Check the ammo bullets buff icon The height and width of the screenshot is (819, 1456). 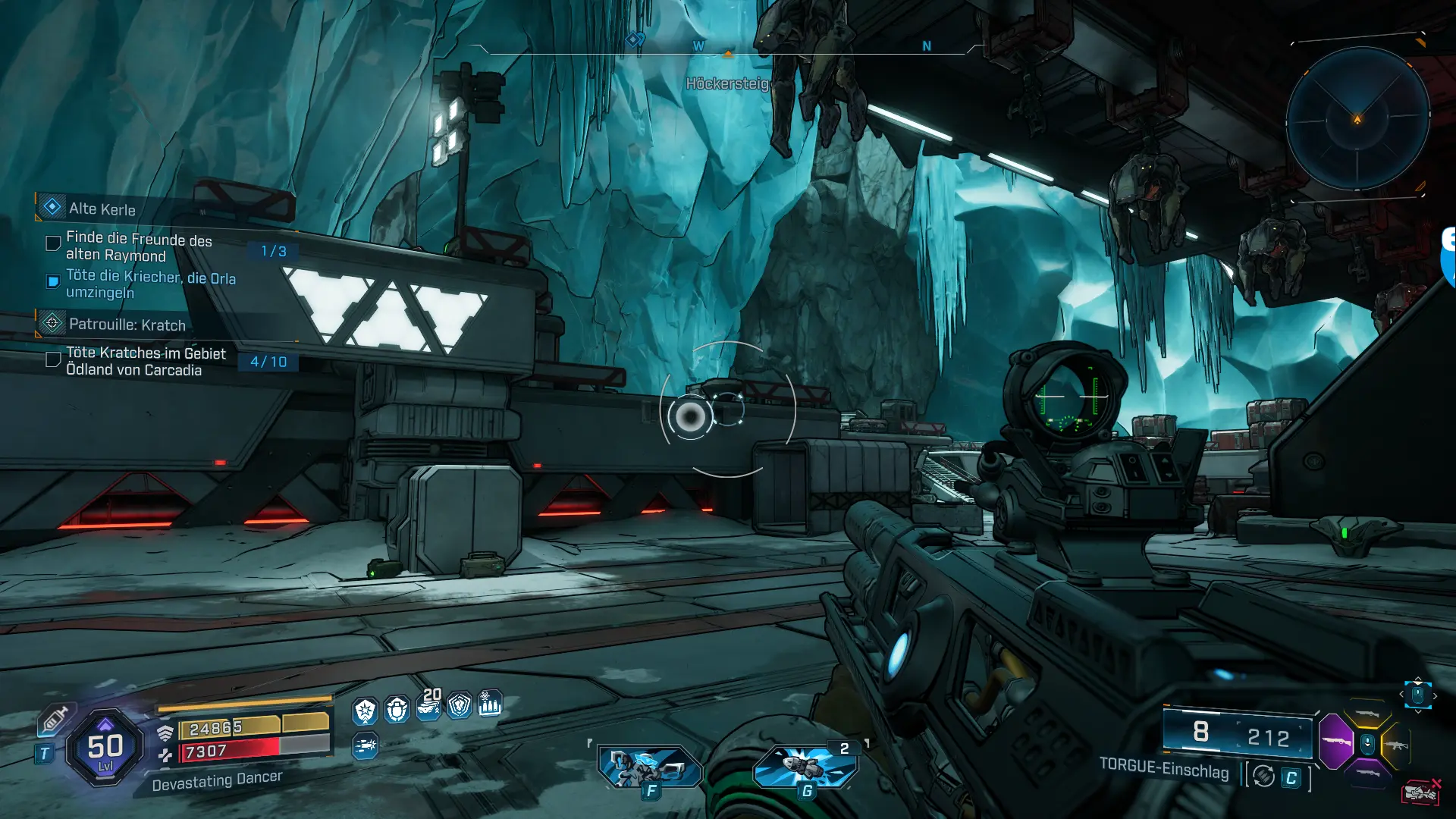coord(490,704)
